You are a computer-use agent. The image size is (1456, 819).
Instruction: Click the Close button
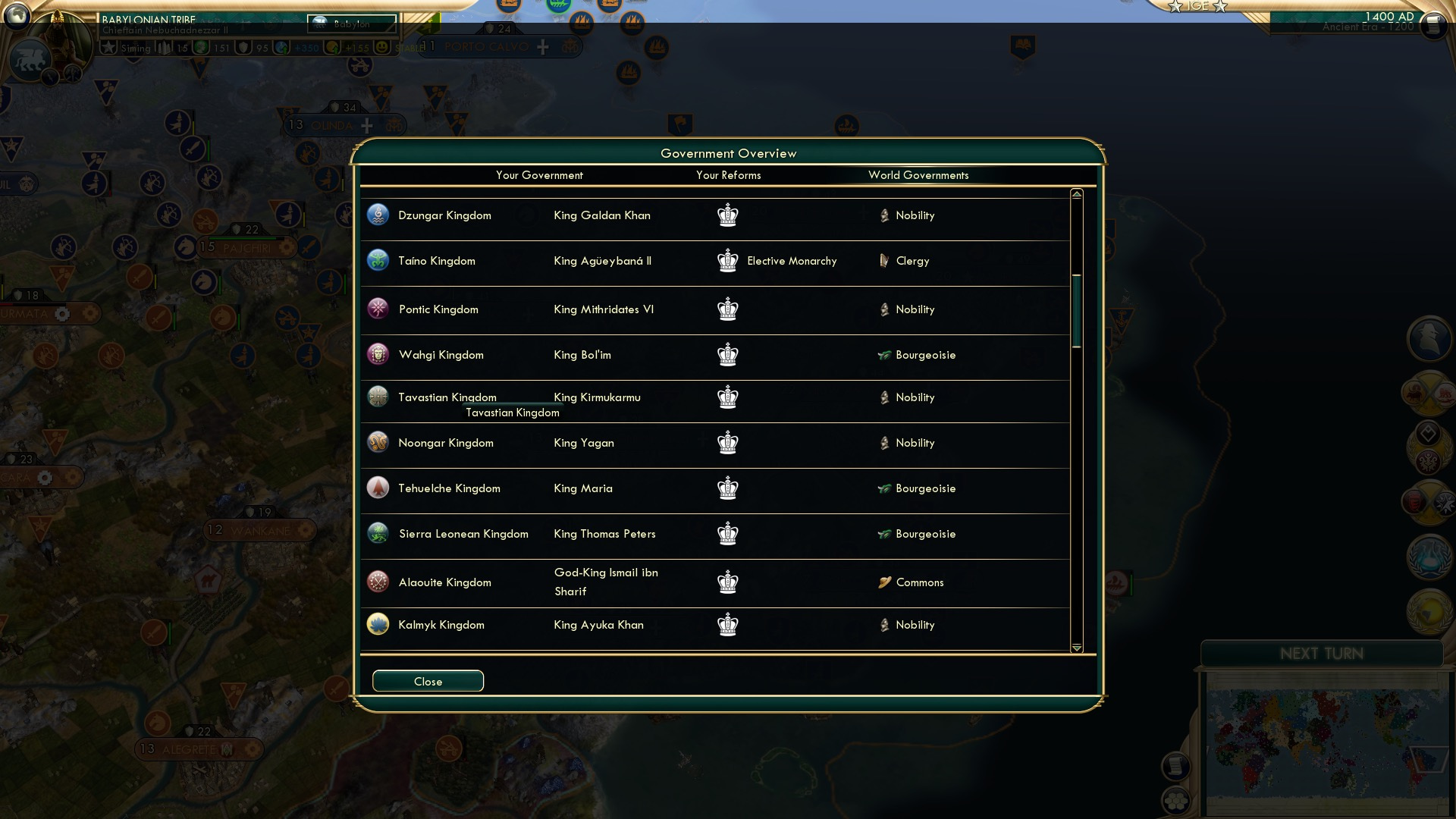coord(427,681)
